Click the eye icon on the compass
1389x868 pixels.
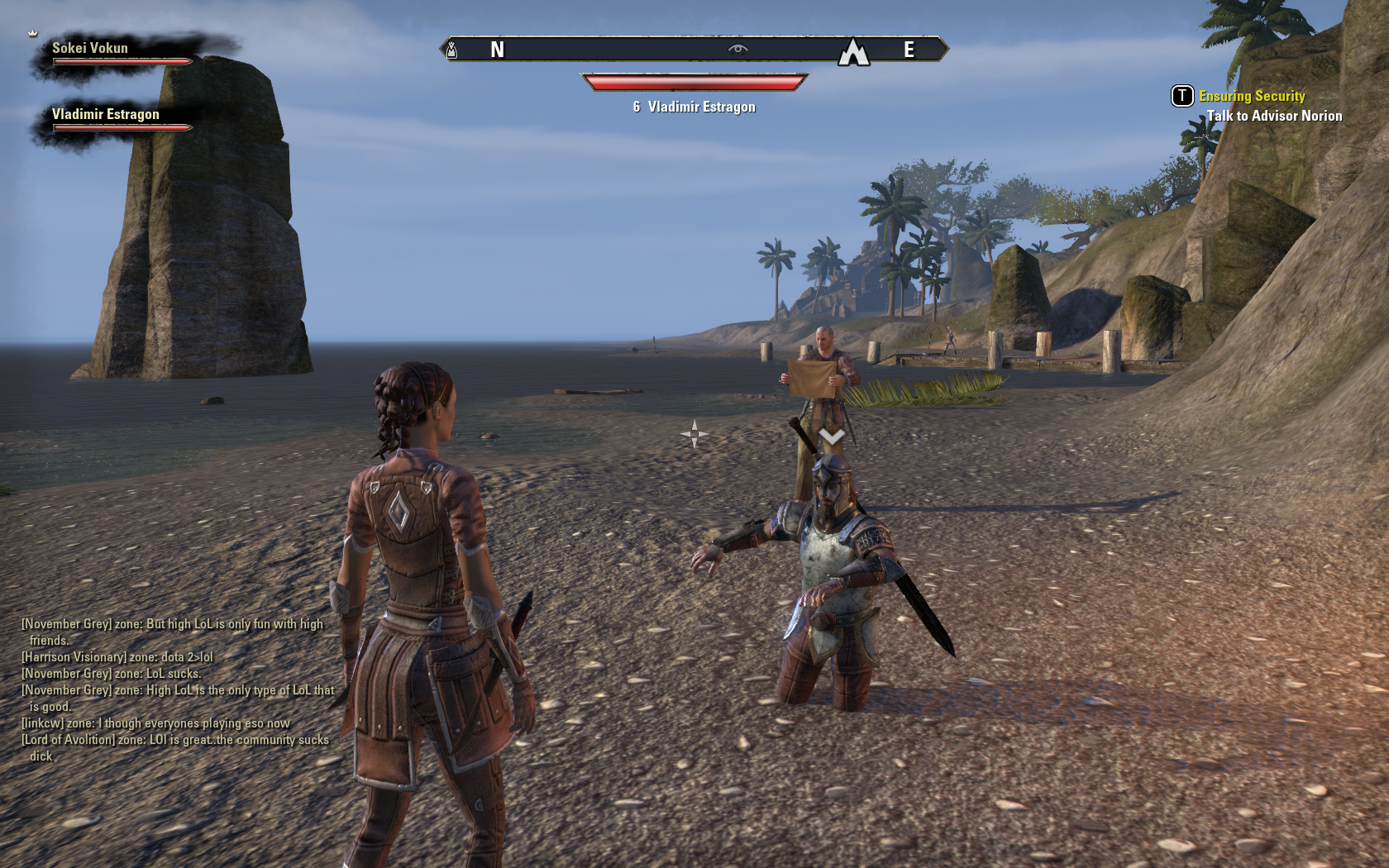pyautogui.click(x=737, y=50)
